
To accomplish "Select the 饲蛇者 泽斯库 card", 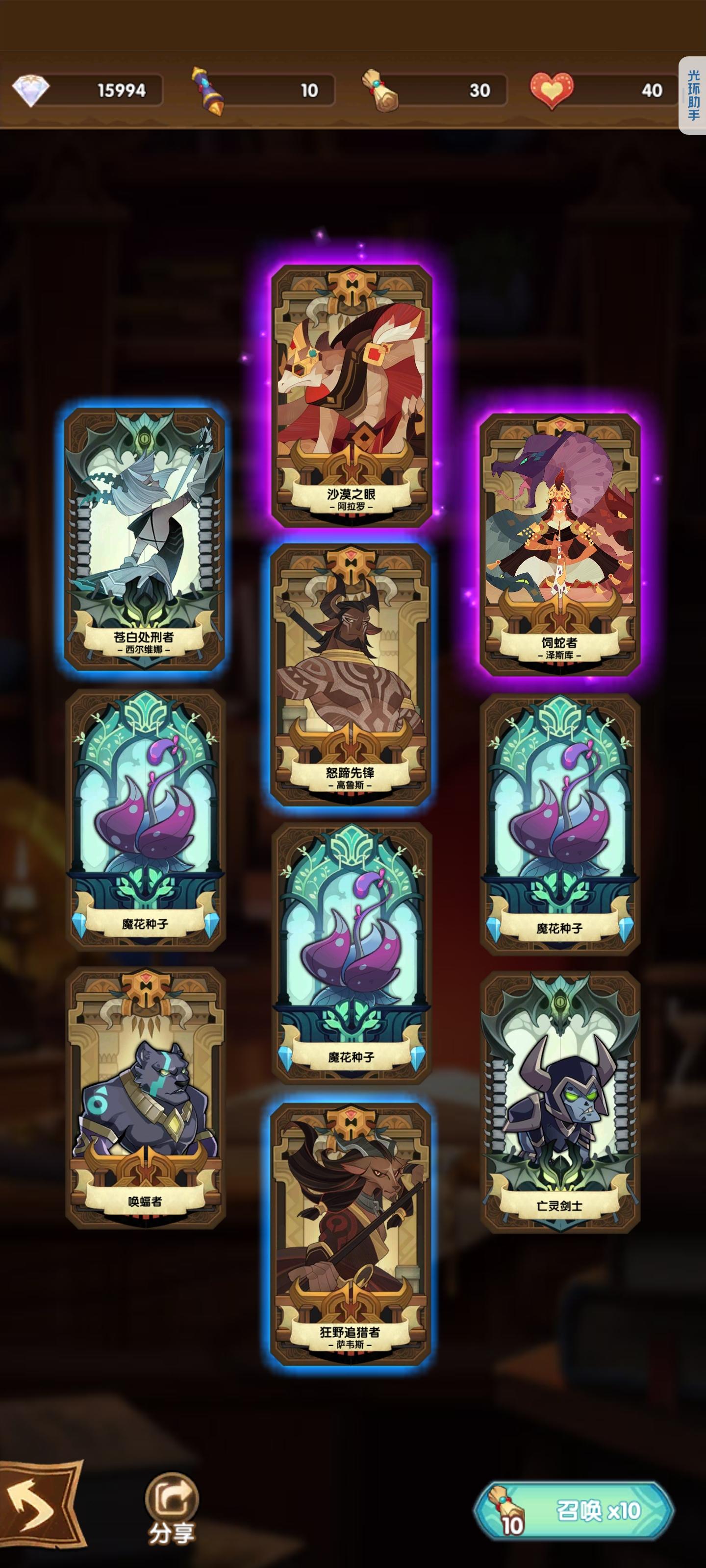I will click(x=560, y=548).
